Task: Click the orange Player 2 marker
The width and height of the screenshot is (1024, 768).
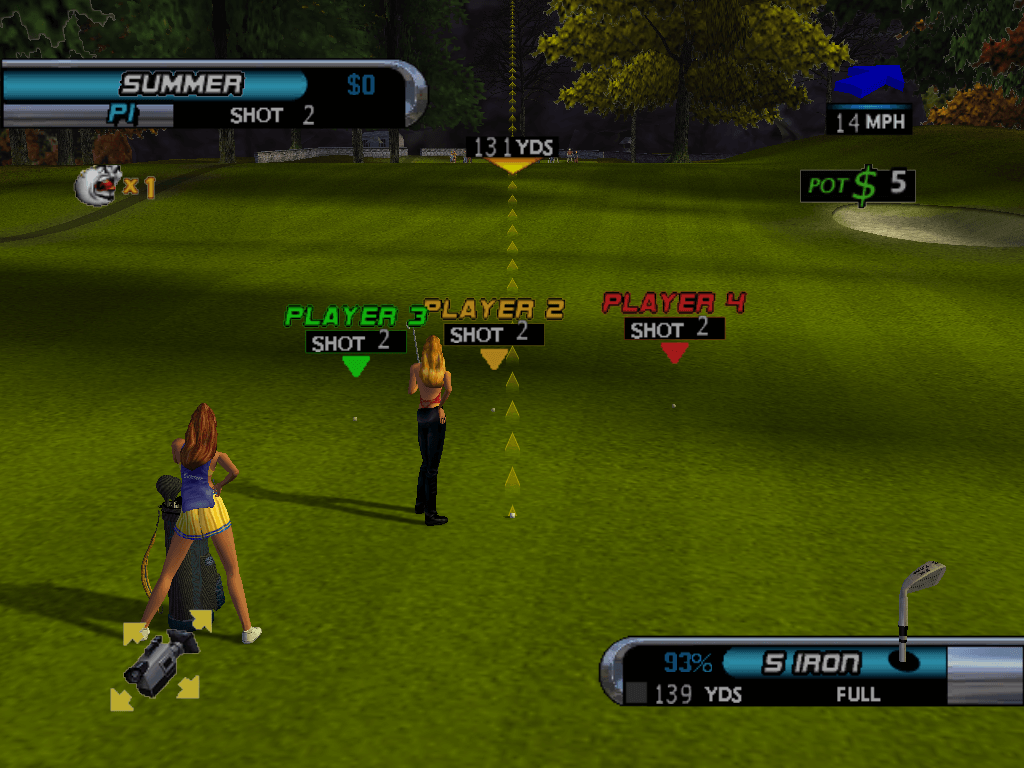Action: pos(493,358)
